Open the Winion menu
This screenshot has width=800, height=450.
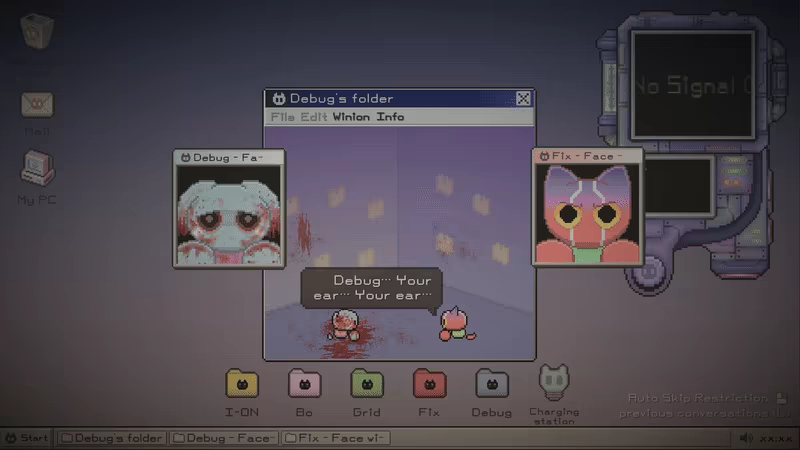[352, 117]
